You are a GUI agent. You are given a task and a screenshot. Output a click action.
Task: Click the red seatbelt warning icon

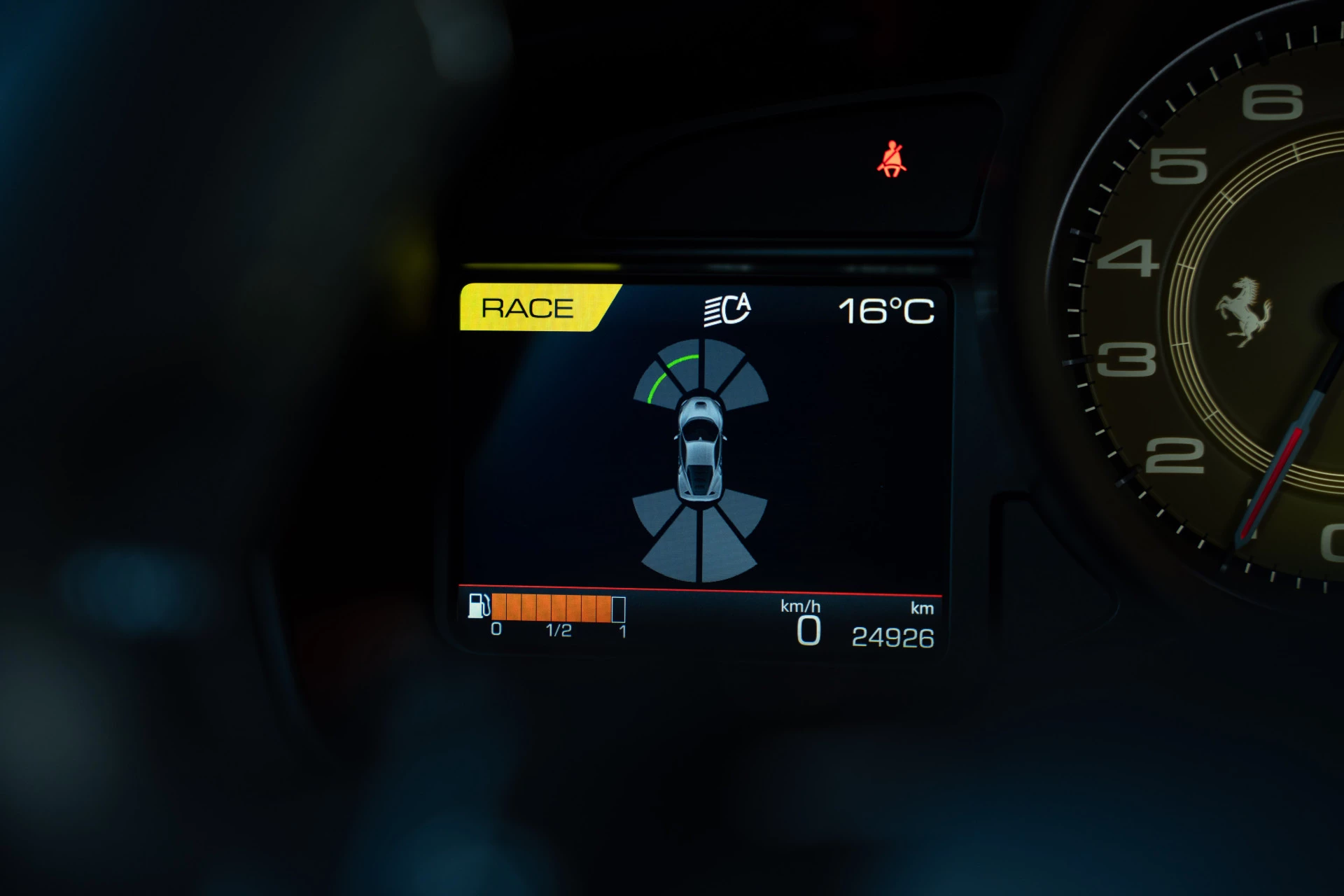[x=891, y=160]
